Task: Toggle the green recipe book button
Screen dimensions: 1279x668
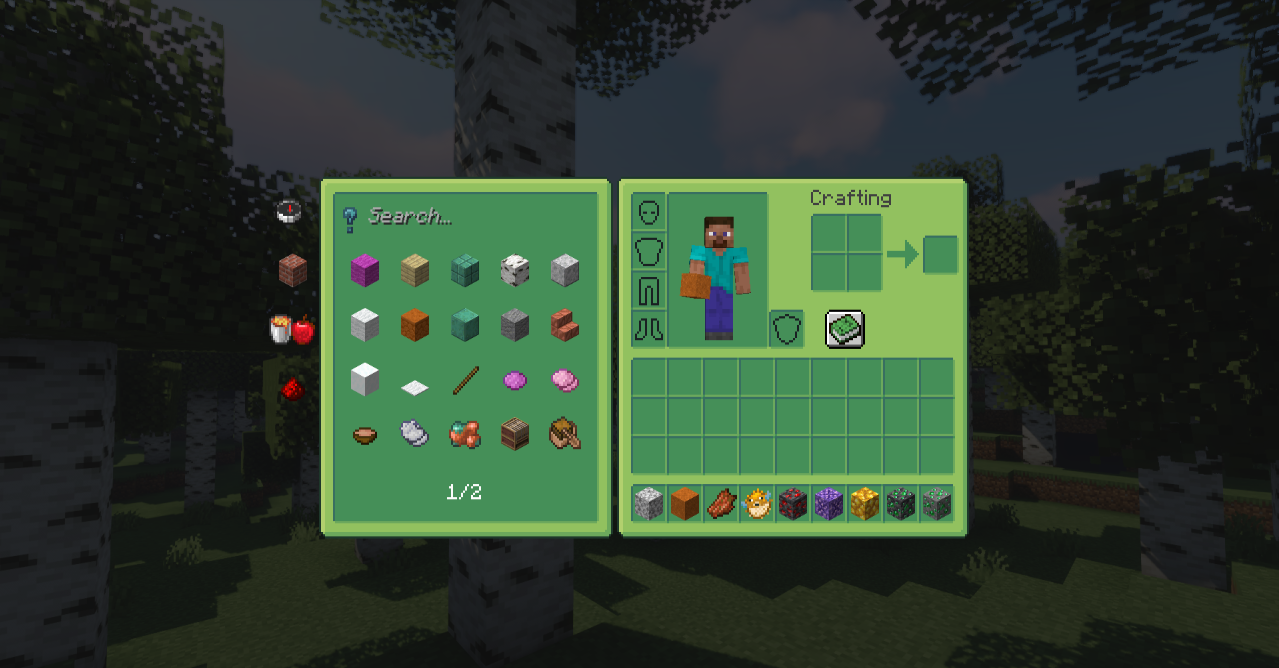Action: click(x=845, y=329)
